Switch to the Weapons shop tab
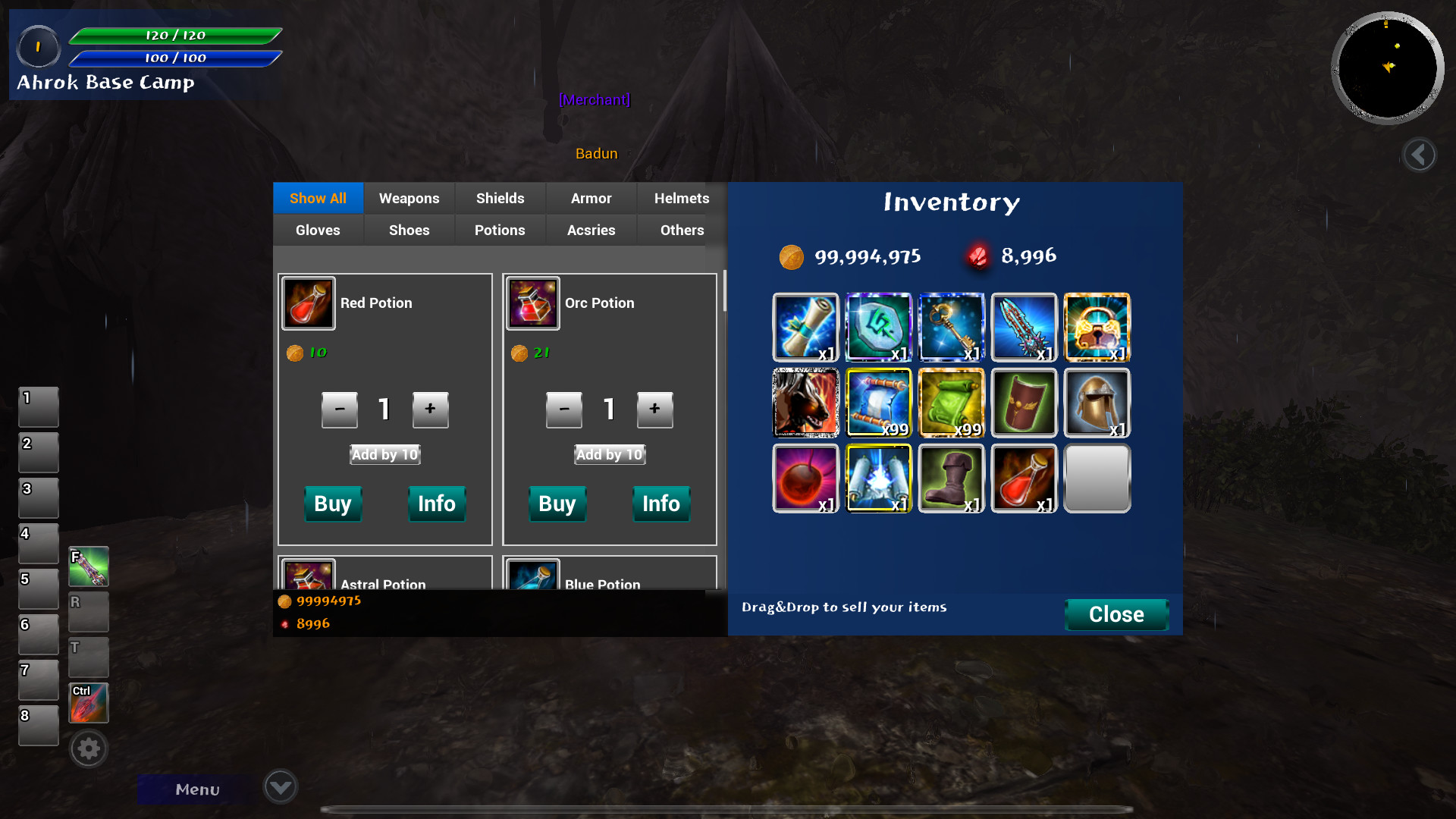The height and width of the screenshot is (819, 1456). coord(409,198)
